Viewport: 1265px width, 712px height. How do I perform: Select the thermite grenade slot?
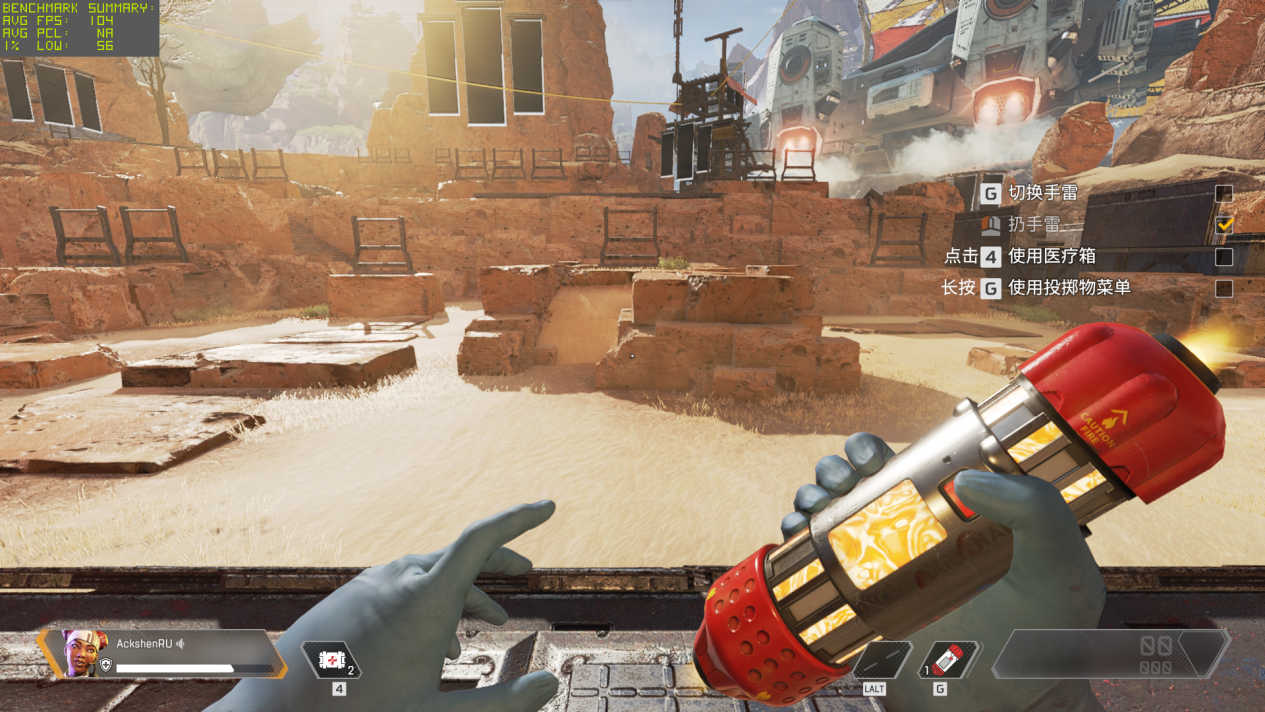coord(948,660)
